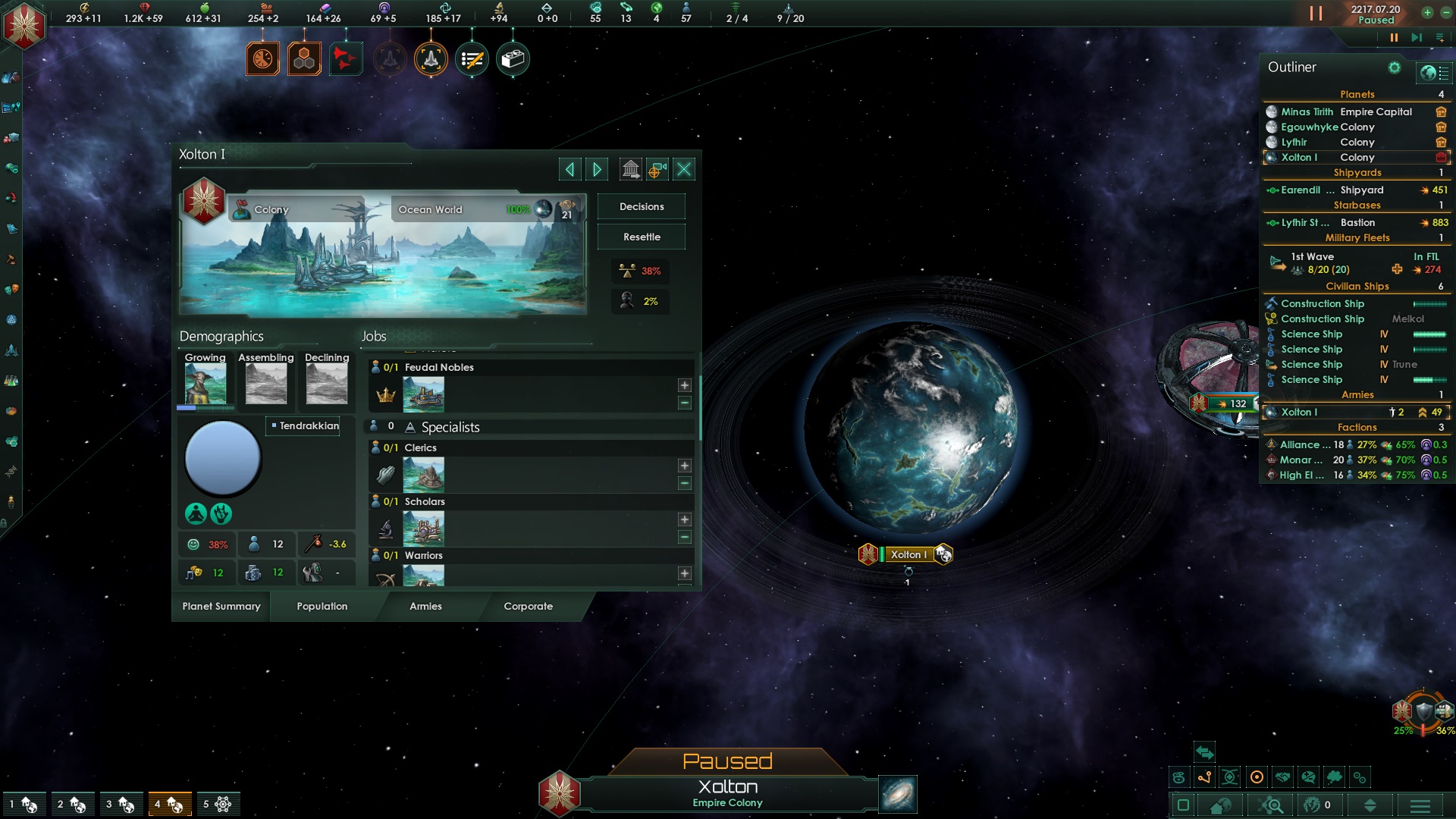Add a Scholars job slot
Viewport: 1456px width, 819px height.
tap(685, 519)
